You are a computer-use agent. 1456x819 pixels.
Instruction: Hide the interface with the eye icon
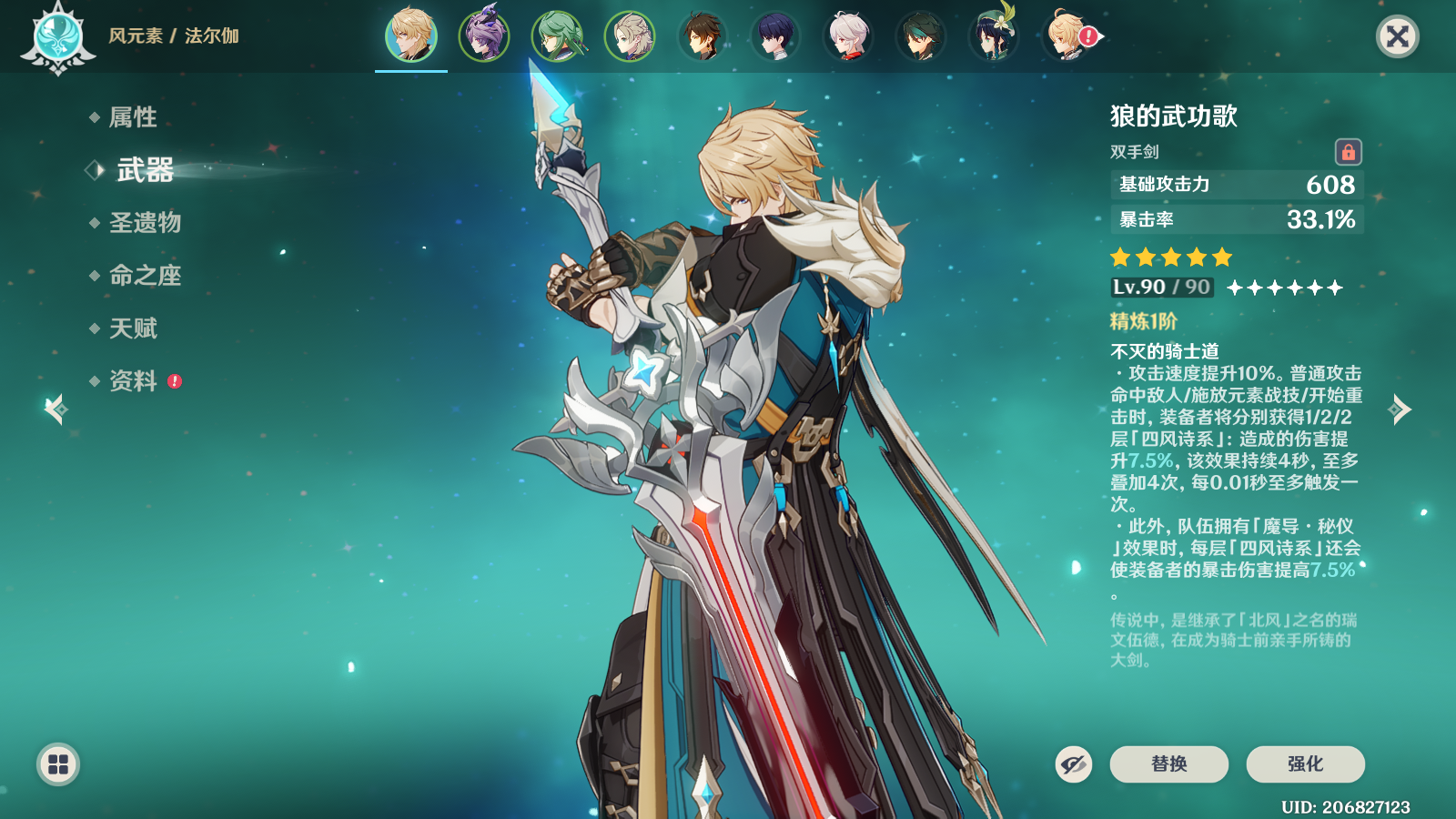pos(1073,764)
